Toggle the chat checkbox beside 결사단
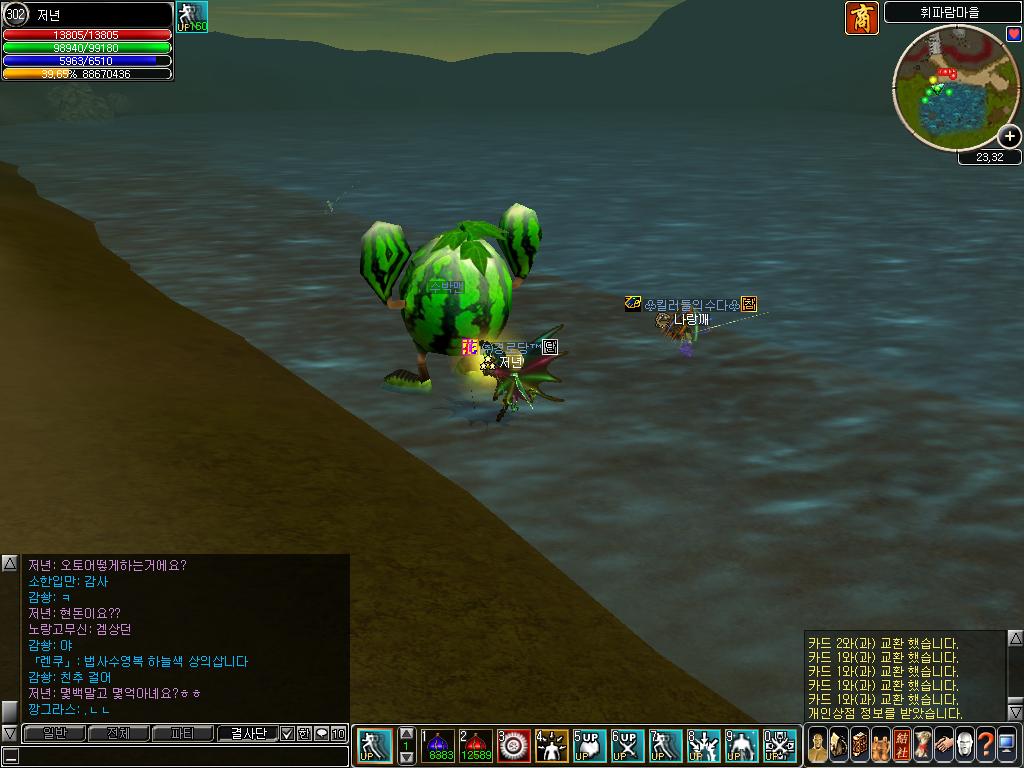 [288, 734]
